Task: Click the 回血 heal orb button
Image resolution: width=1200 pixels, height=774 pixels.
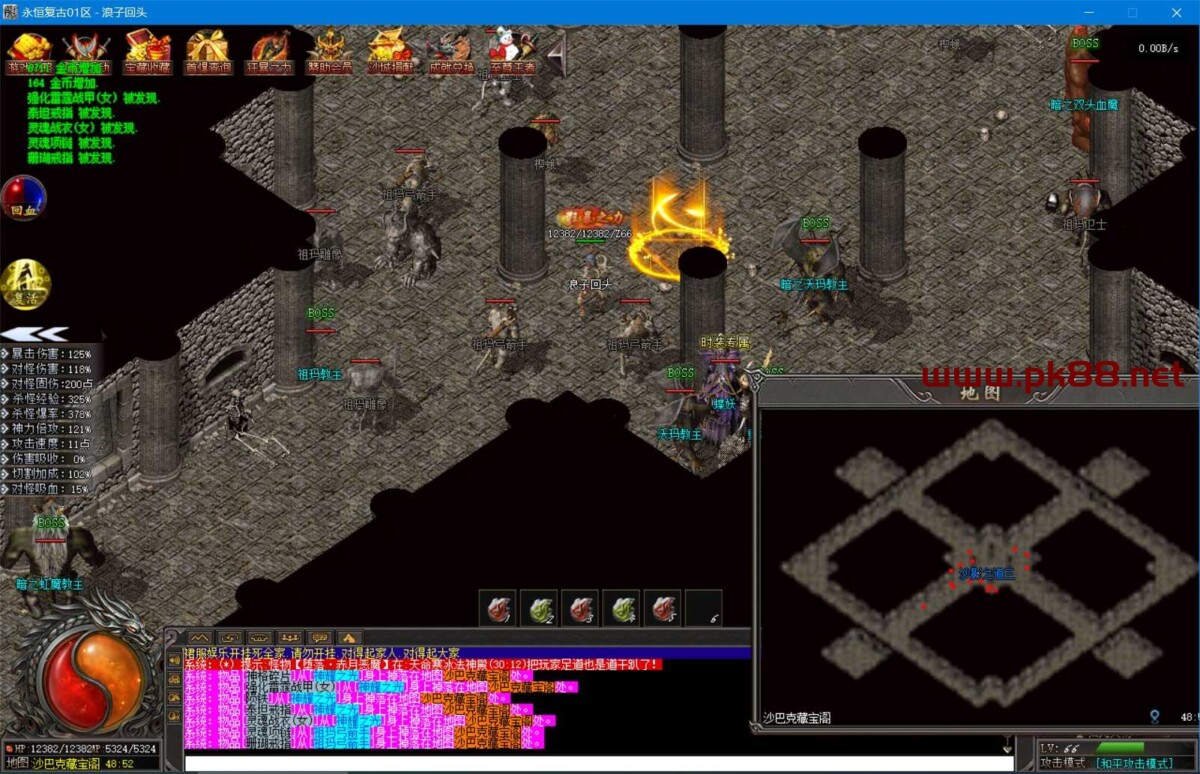Action: [23, 197]
